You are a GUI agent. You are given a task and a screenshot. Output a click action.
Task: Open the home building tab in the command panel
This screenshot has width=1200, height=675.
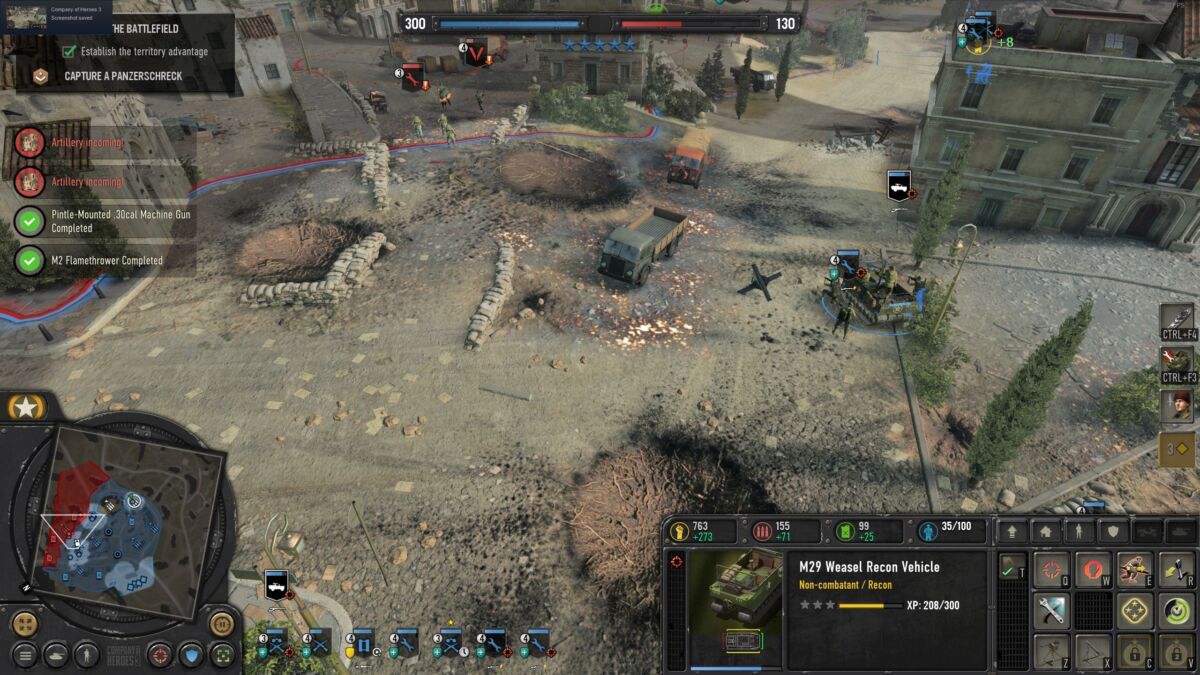point(1045,531)
